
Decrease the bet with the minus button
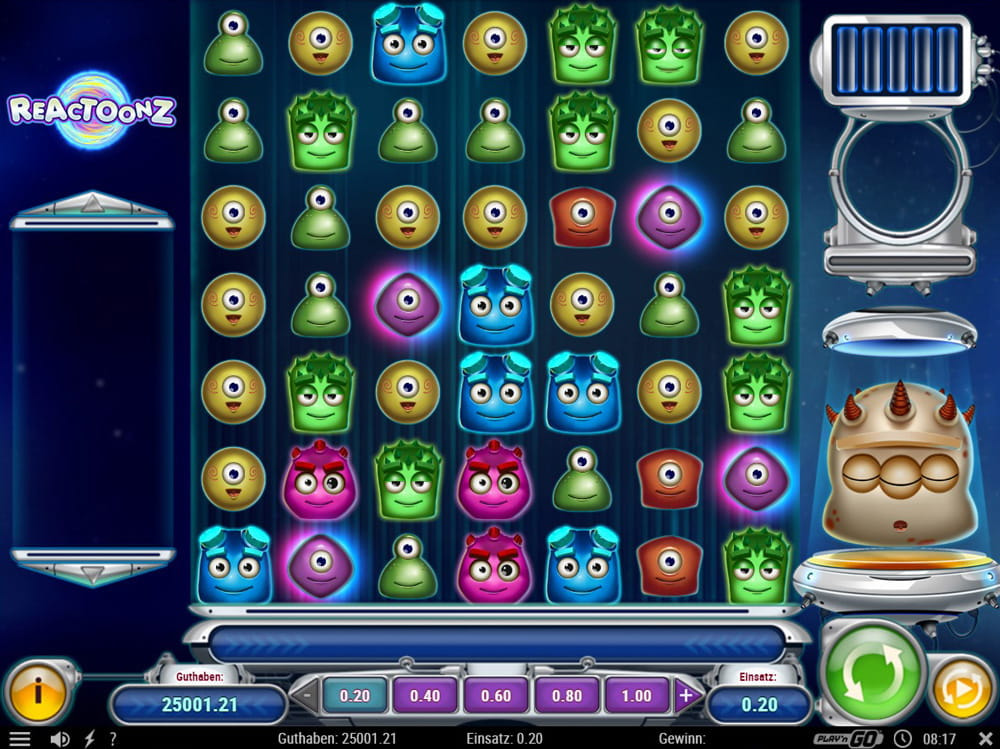pyautogui.click(x=305, y=696)
